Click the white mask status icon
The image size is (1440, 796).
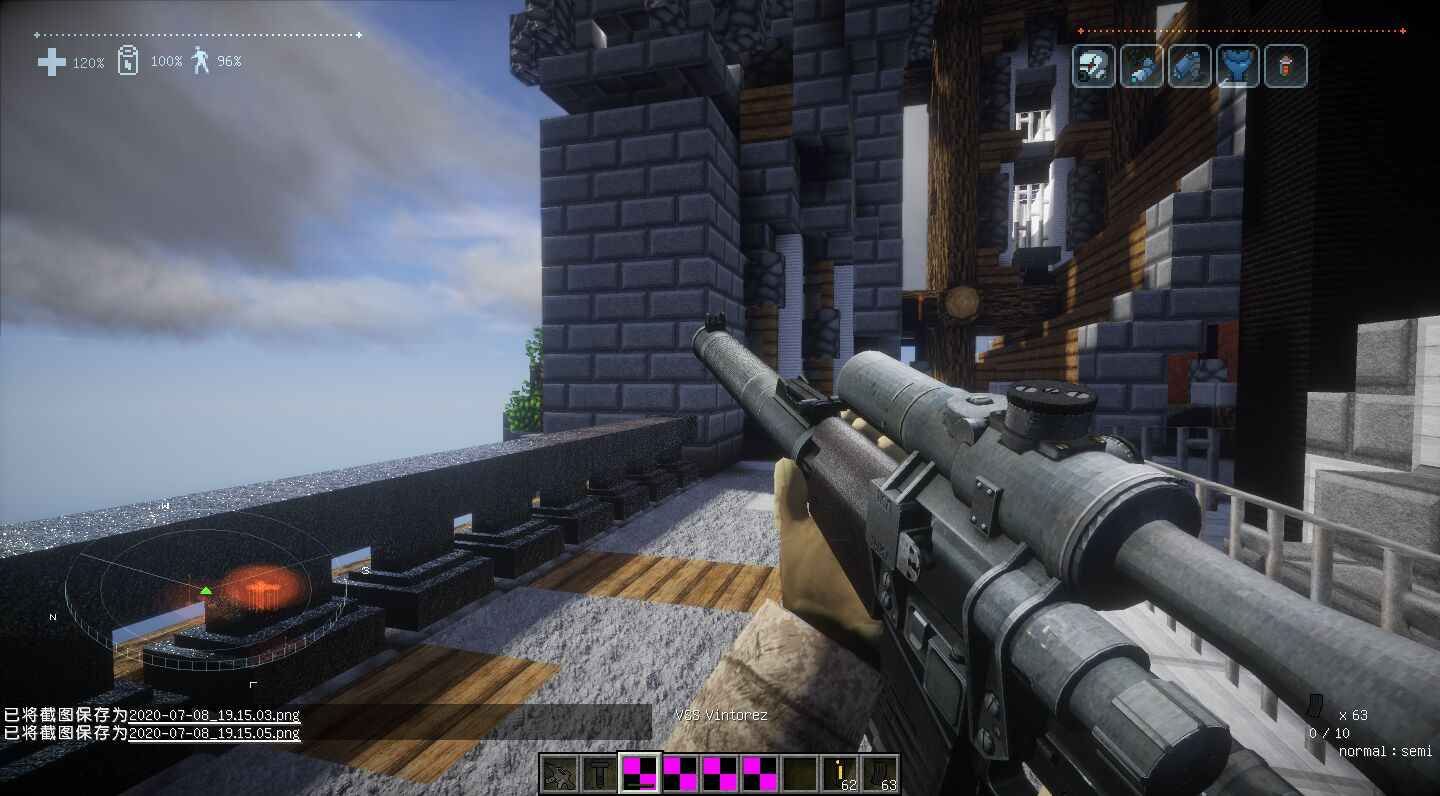click(x=1093, y=67)
